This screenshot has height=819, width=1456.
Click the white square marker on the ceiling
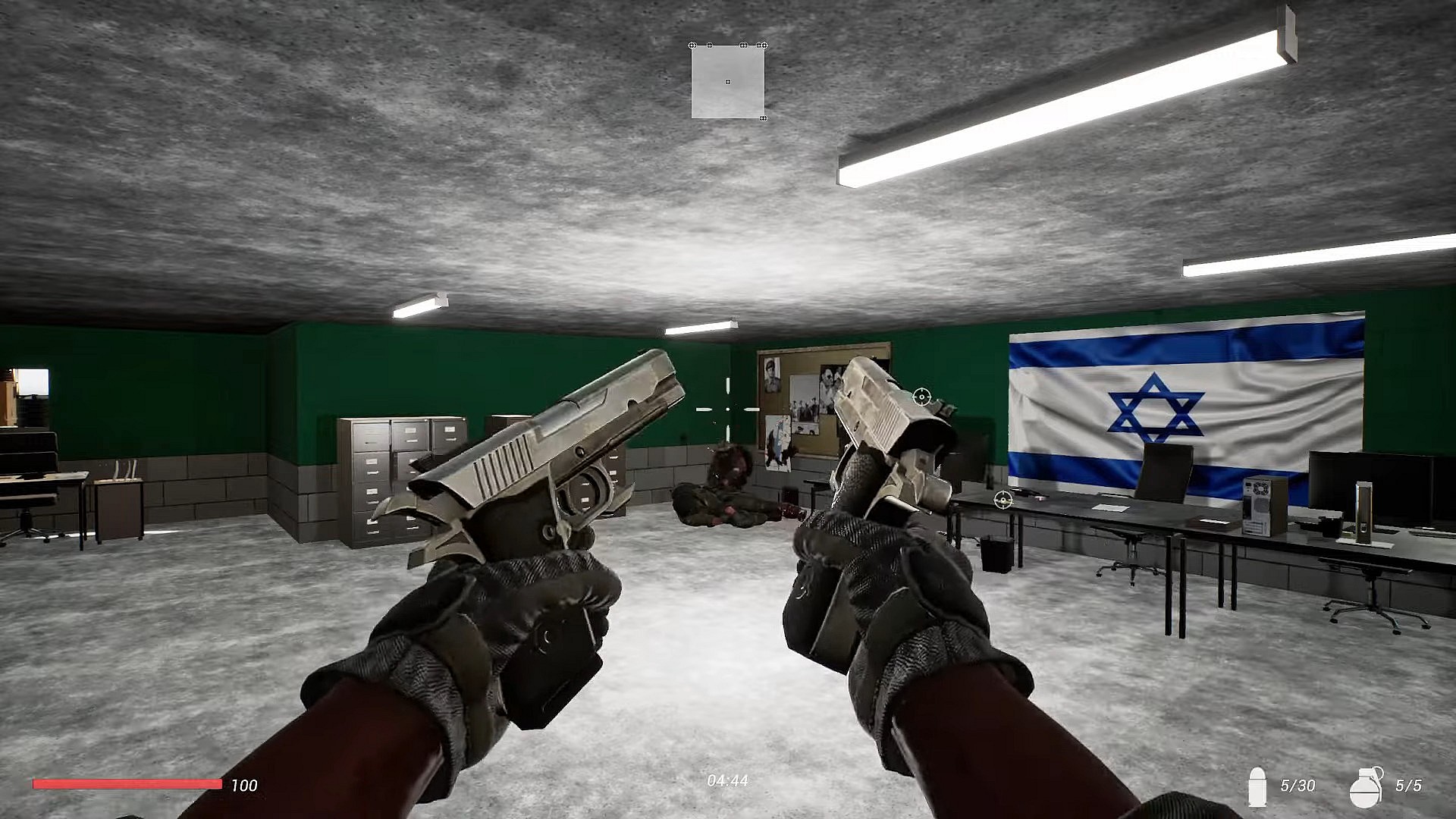tap(727, 80)
